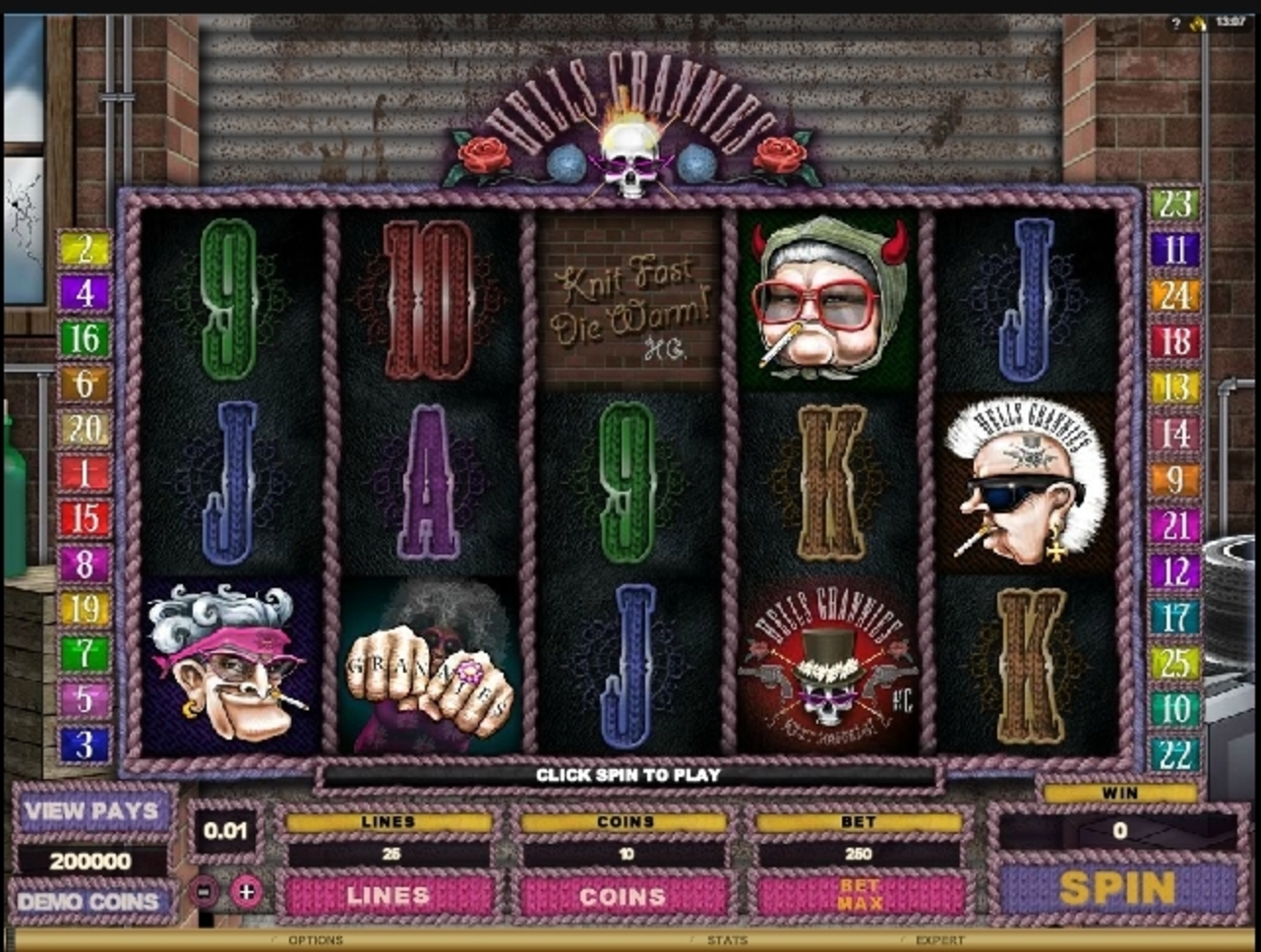Show the STATS panel

click(x=727, y=940)
